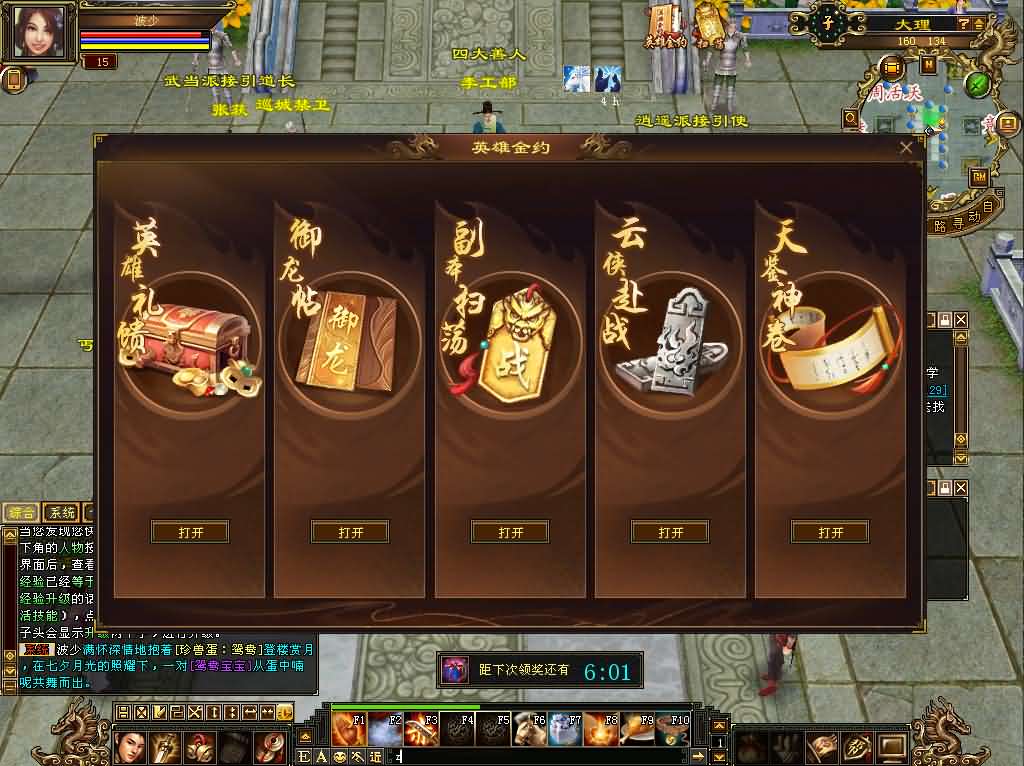Click 打开 under the 御龙帖 card
Screen dimensions: 1024x766
coord(350,532)
